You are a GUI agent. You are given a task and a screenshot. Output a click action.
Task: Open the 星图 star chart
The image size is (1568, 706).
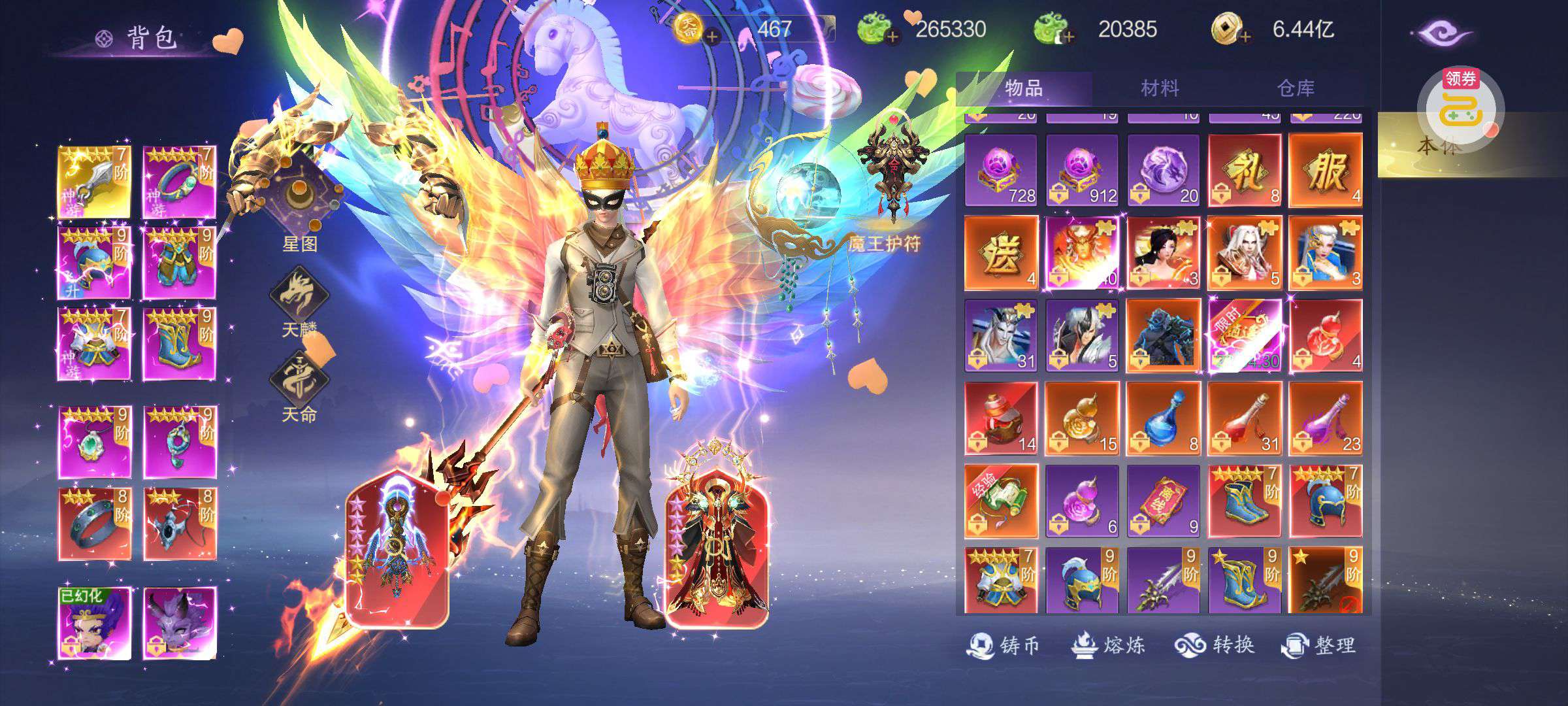click(x=300, y=204)
